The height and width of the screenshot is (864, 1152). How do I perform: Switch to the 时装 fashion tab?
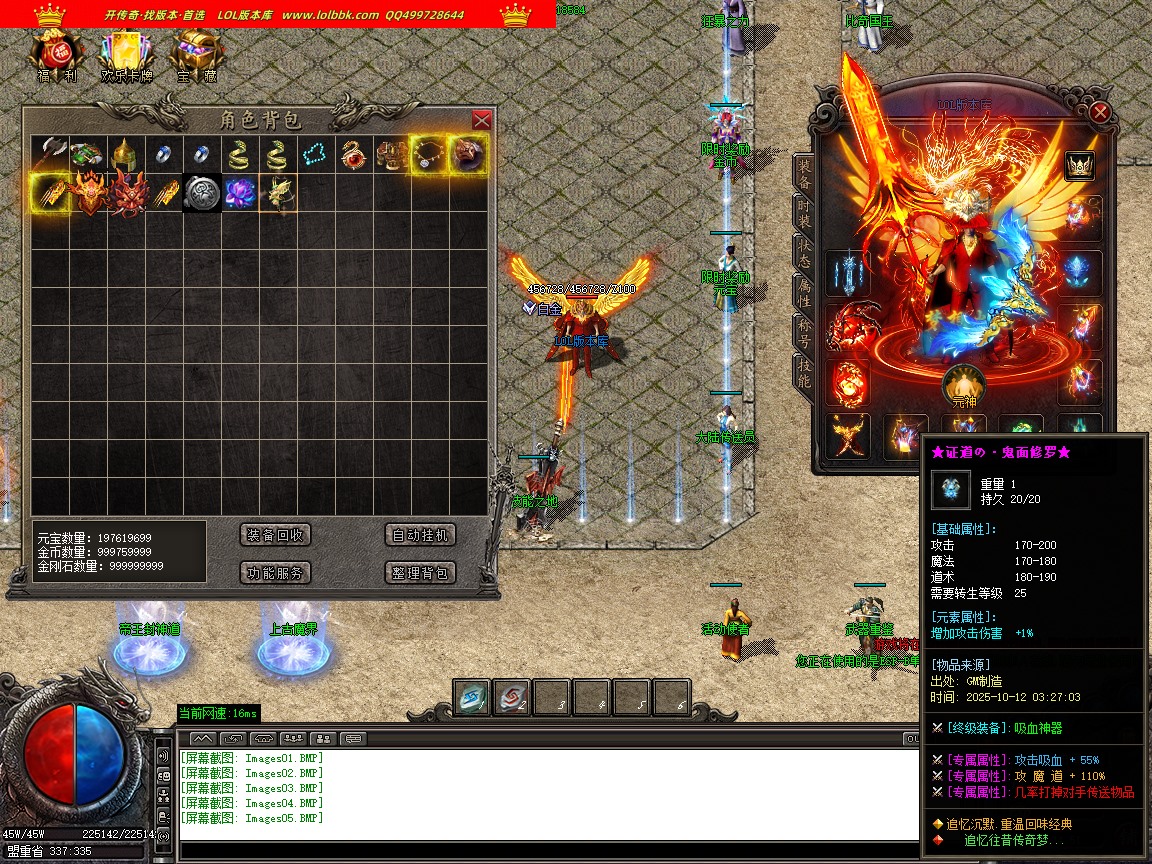coord(804,213)
